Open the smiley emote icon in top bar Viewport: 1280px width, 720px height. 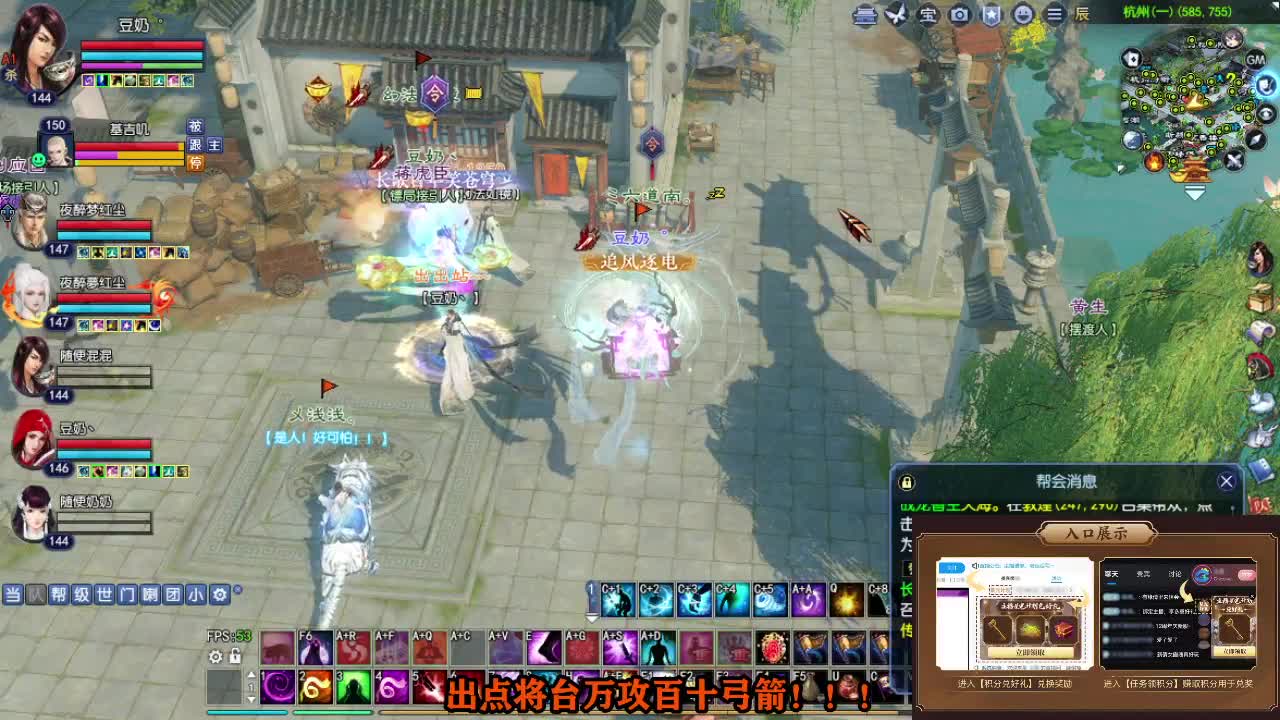(1022, 15)
